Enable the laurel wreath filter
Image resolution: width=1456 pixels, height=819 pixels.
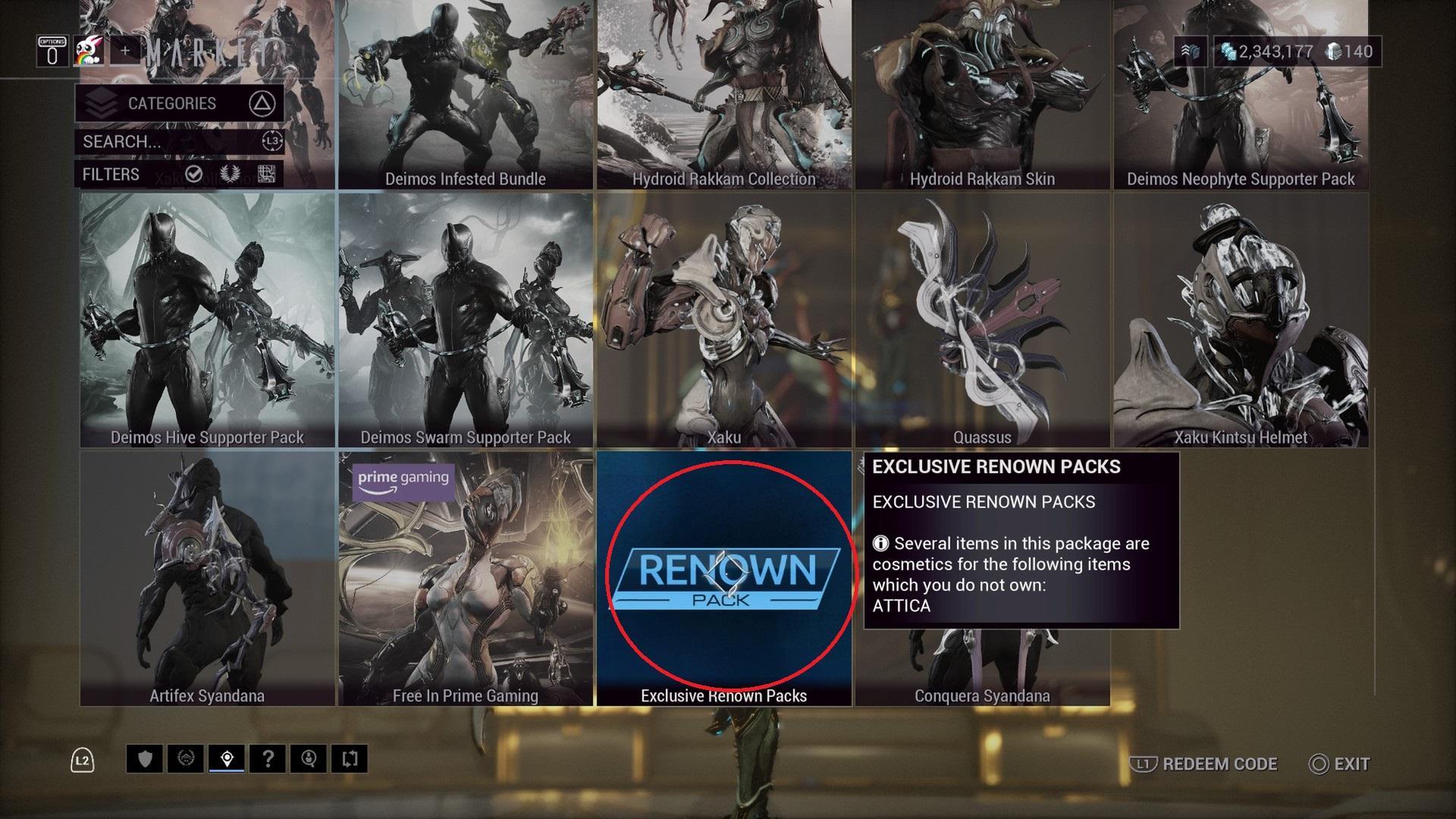click(x=230, y=175)
